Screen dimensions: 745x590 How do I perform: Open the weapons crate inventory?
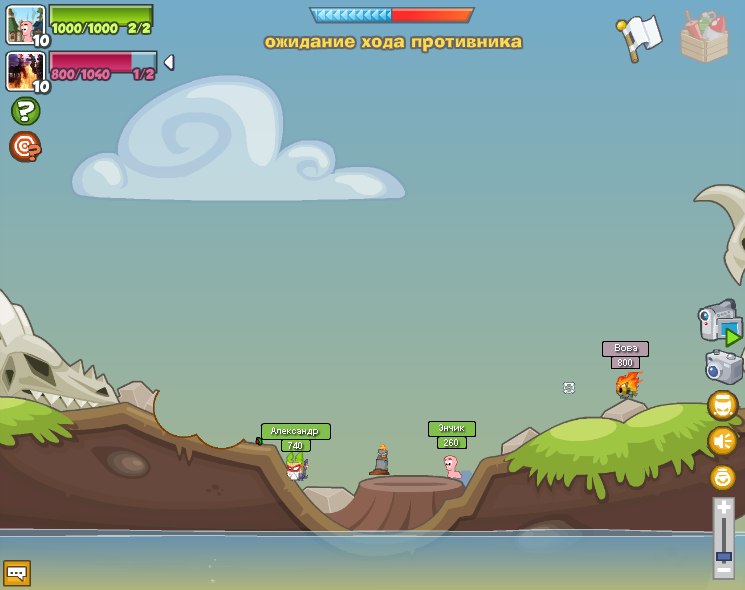coord(704,38)
